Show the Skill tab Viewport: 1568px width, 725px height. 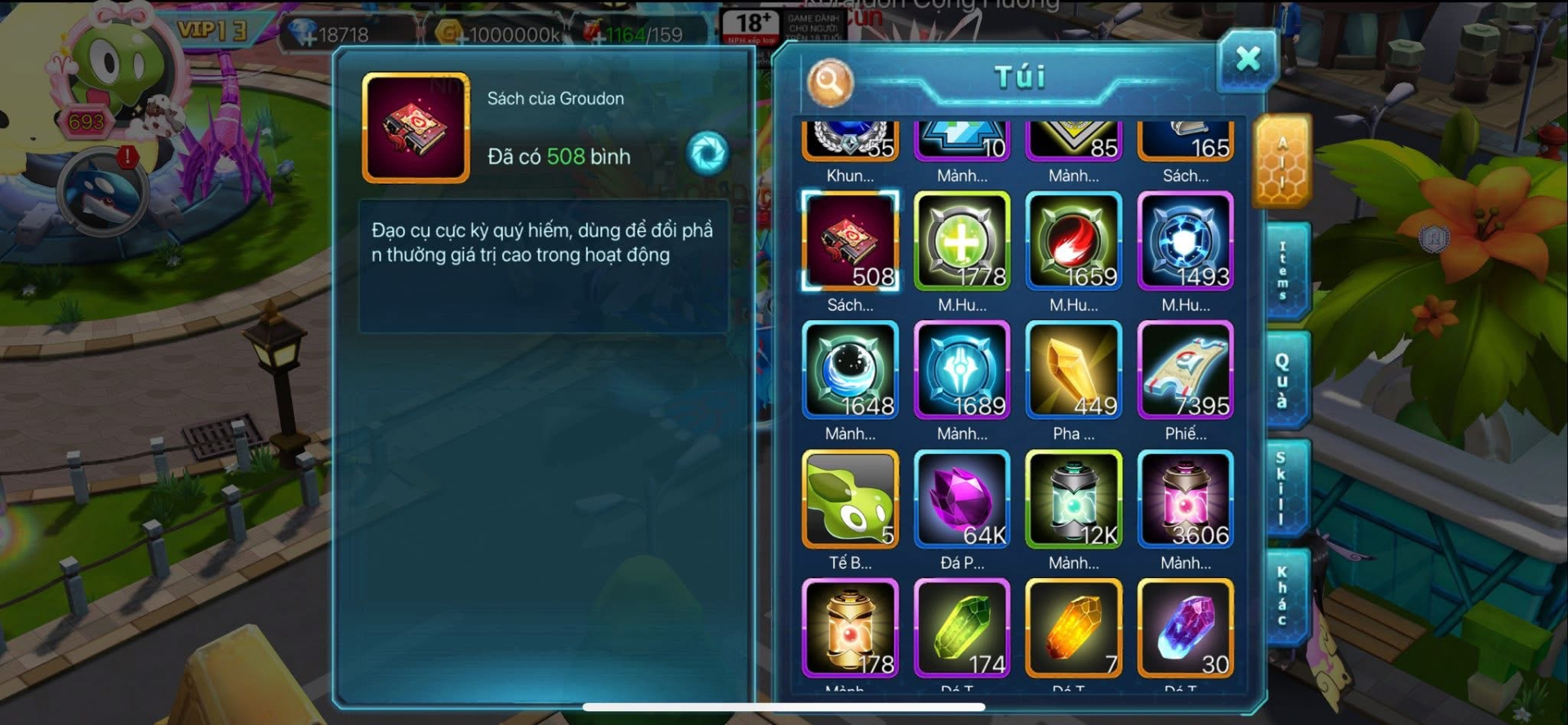tap(1283, 487)
